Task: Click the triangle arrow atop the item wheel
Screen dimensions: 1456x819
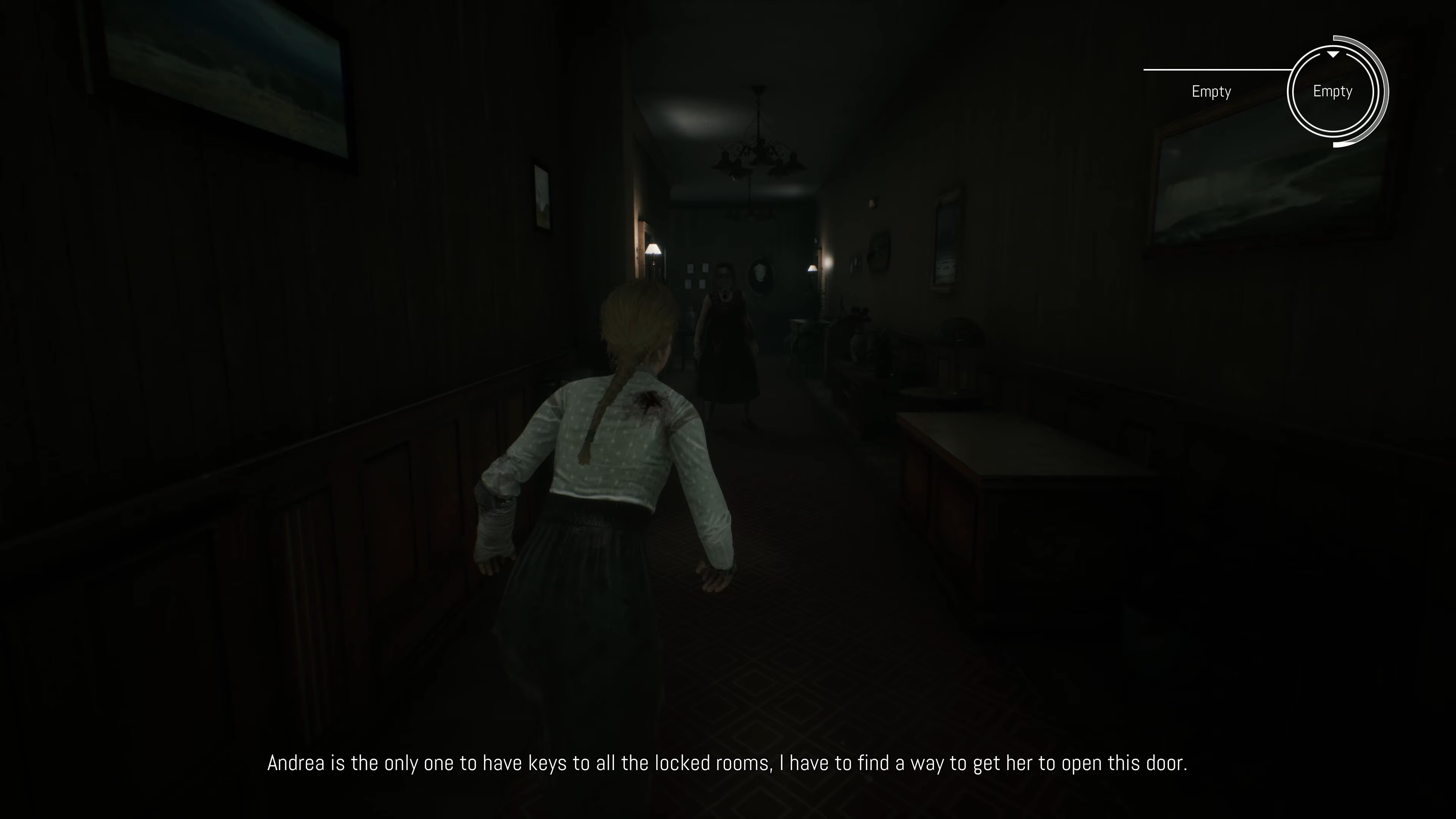Action: [x=1333, y=54]
